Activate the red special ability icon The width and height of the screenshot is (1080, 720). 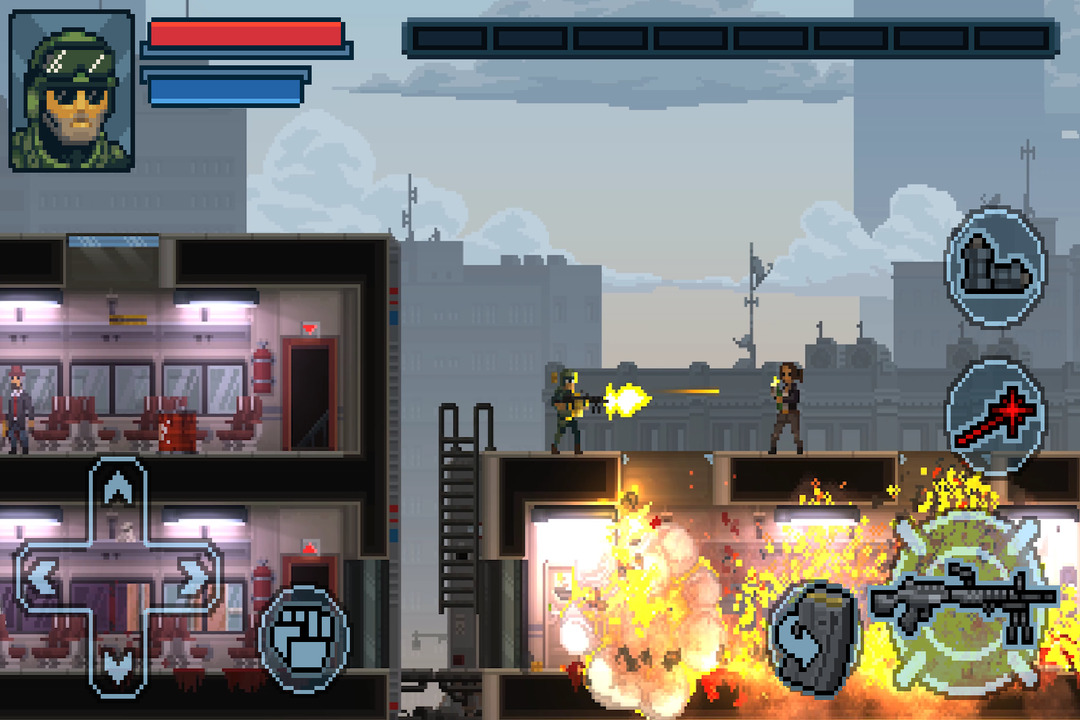click(x=995, y=415)
